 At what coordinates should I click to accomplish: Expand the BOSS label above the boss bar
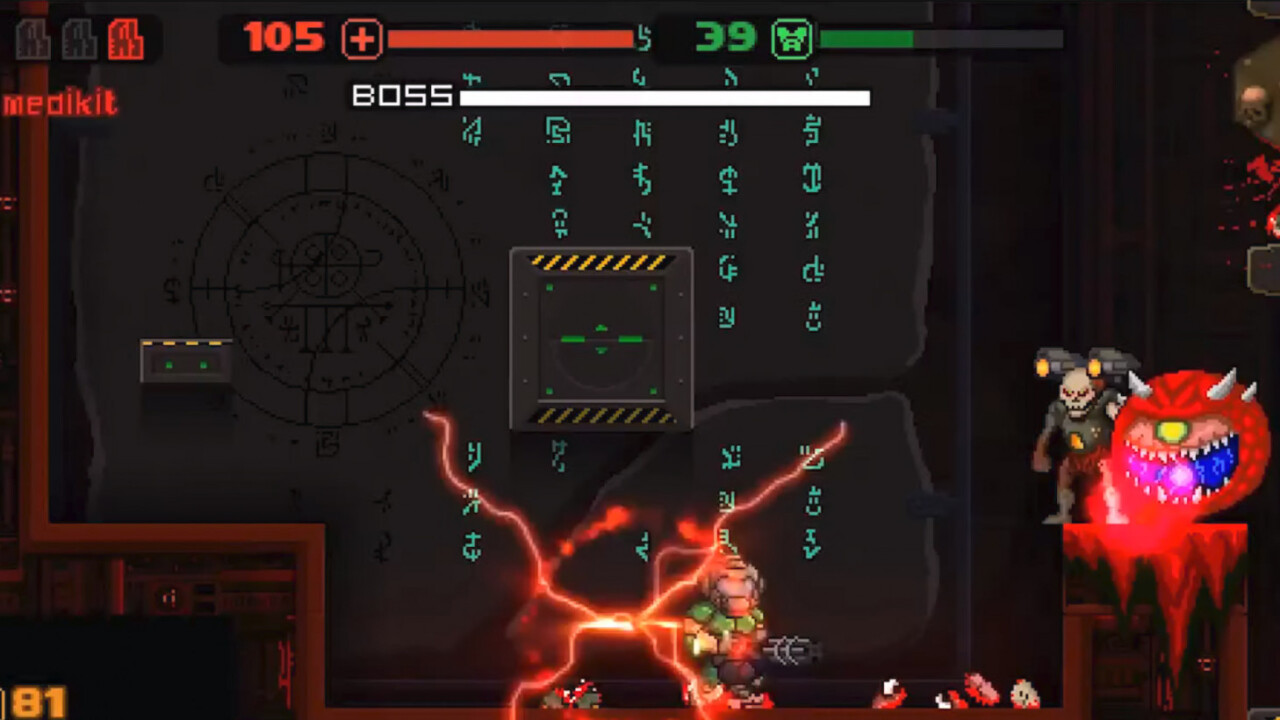coord(398,96)
